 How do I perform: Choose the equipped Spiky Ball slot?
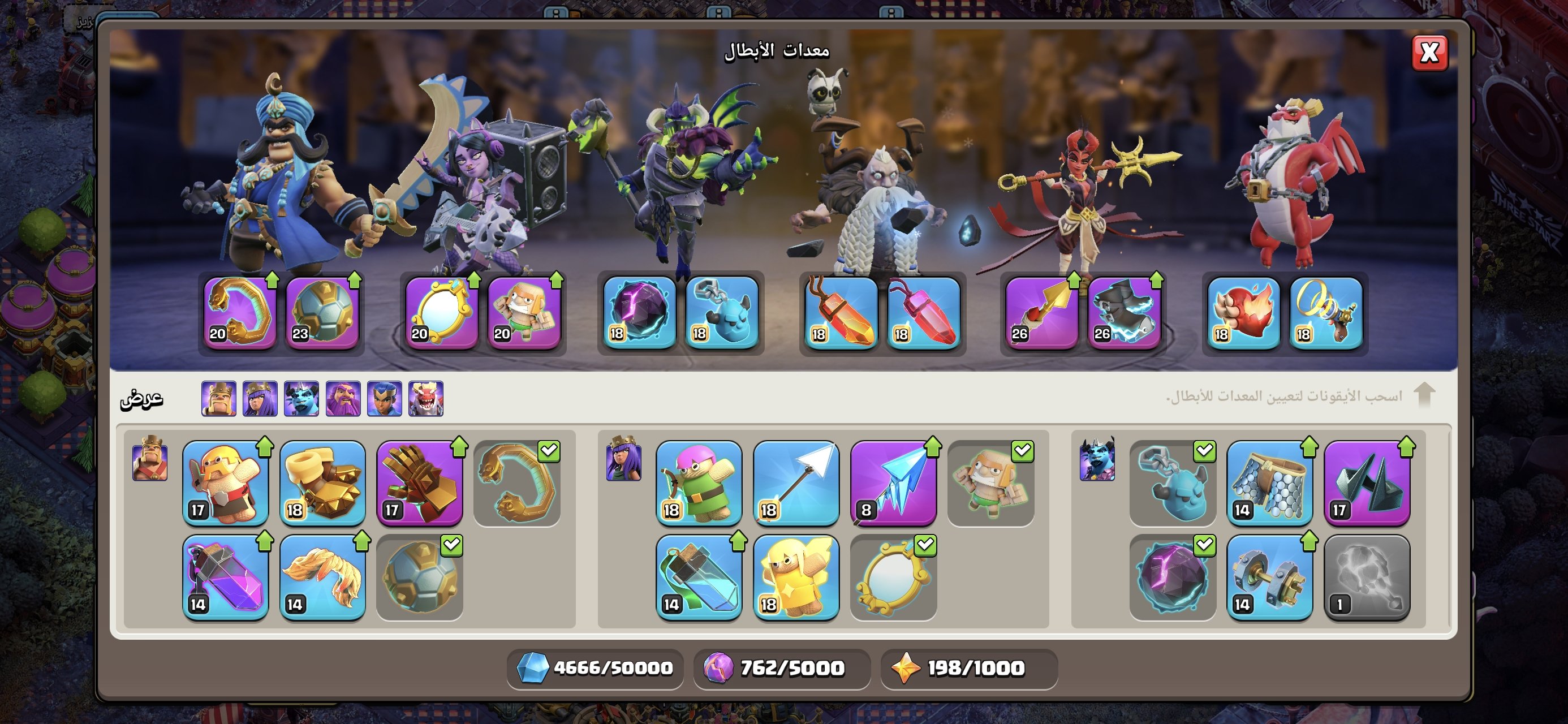pyautogui.click(x=322, y=313)
